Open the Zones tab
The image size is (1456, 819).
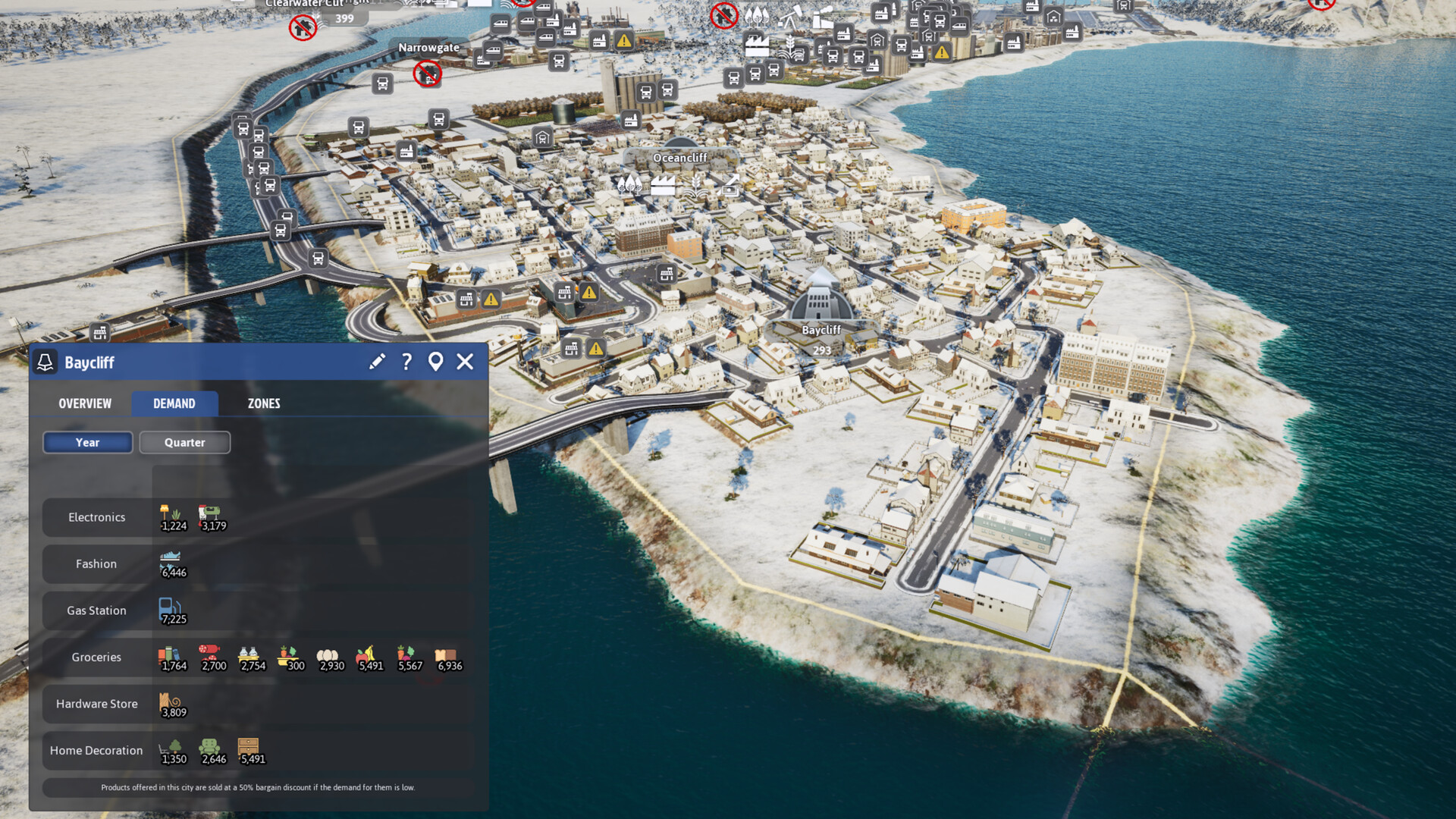[x=264, y=403]
